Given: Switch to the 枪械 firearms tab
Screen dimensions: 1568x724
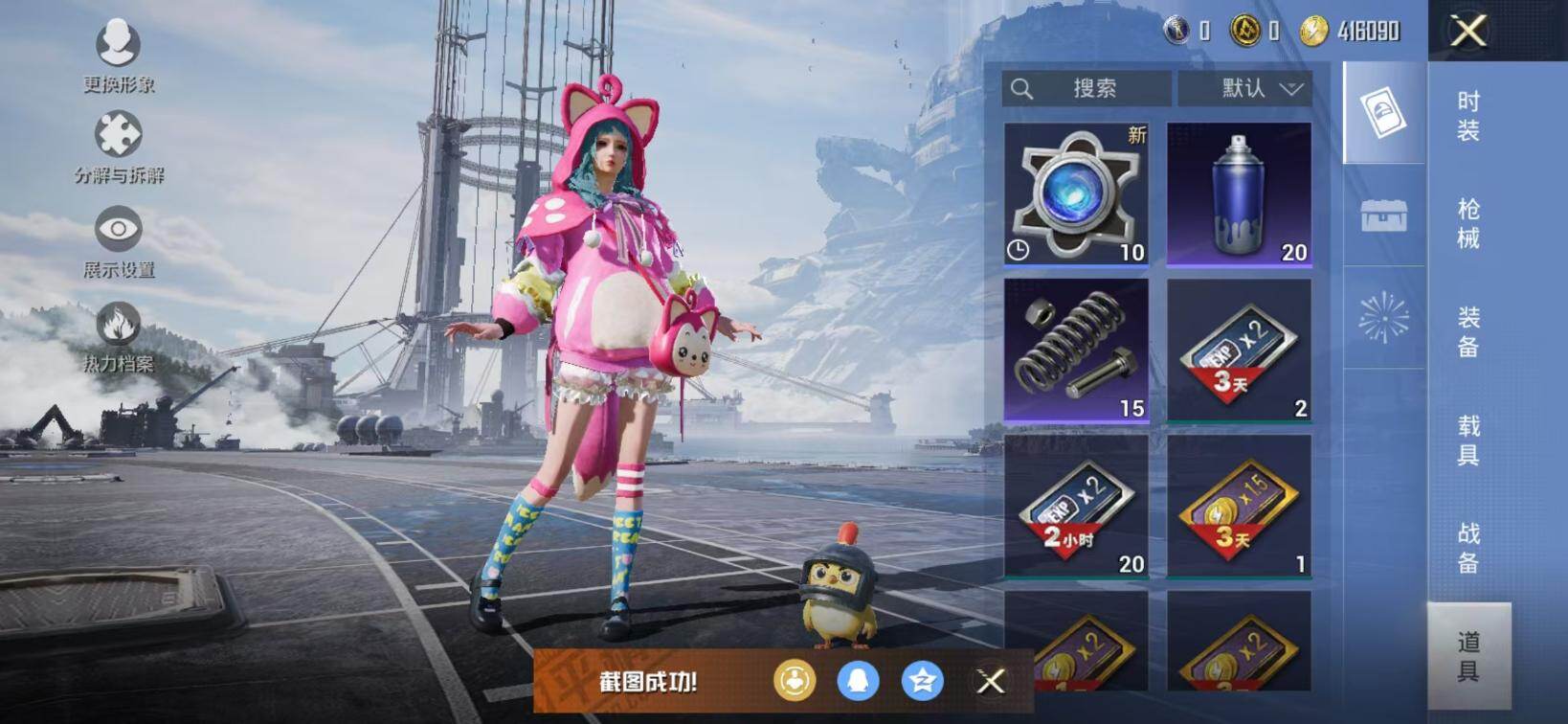Looking at the screenshot, I should coord(1468,223).
